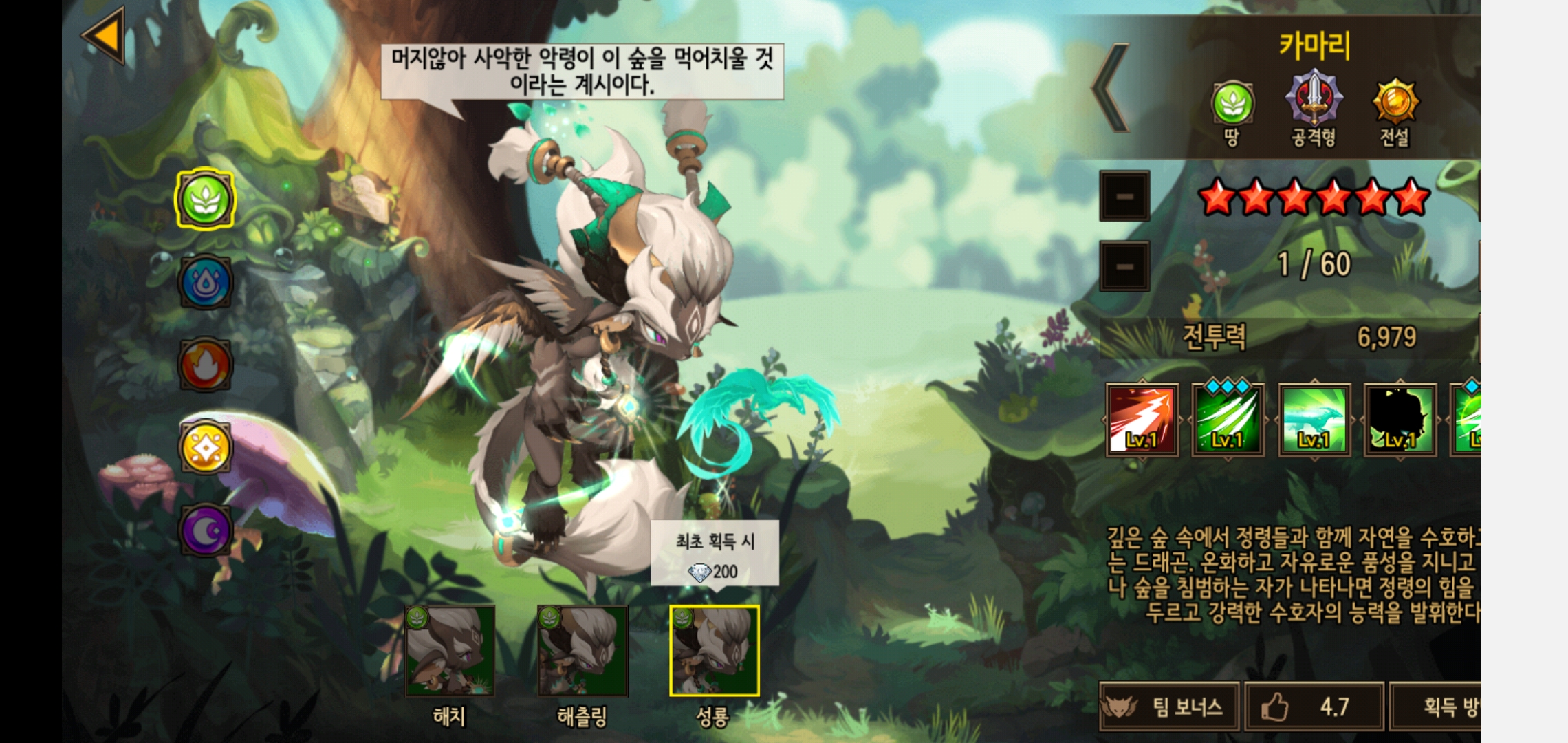Go back with the orange arrow
Screen dimensions: 1568x743
coord(105,34)
